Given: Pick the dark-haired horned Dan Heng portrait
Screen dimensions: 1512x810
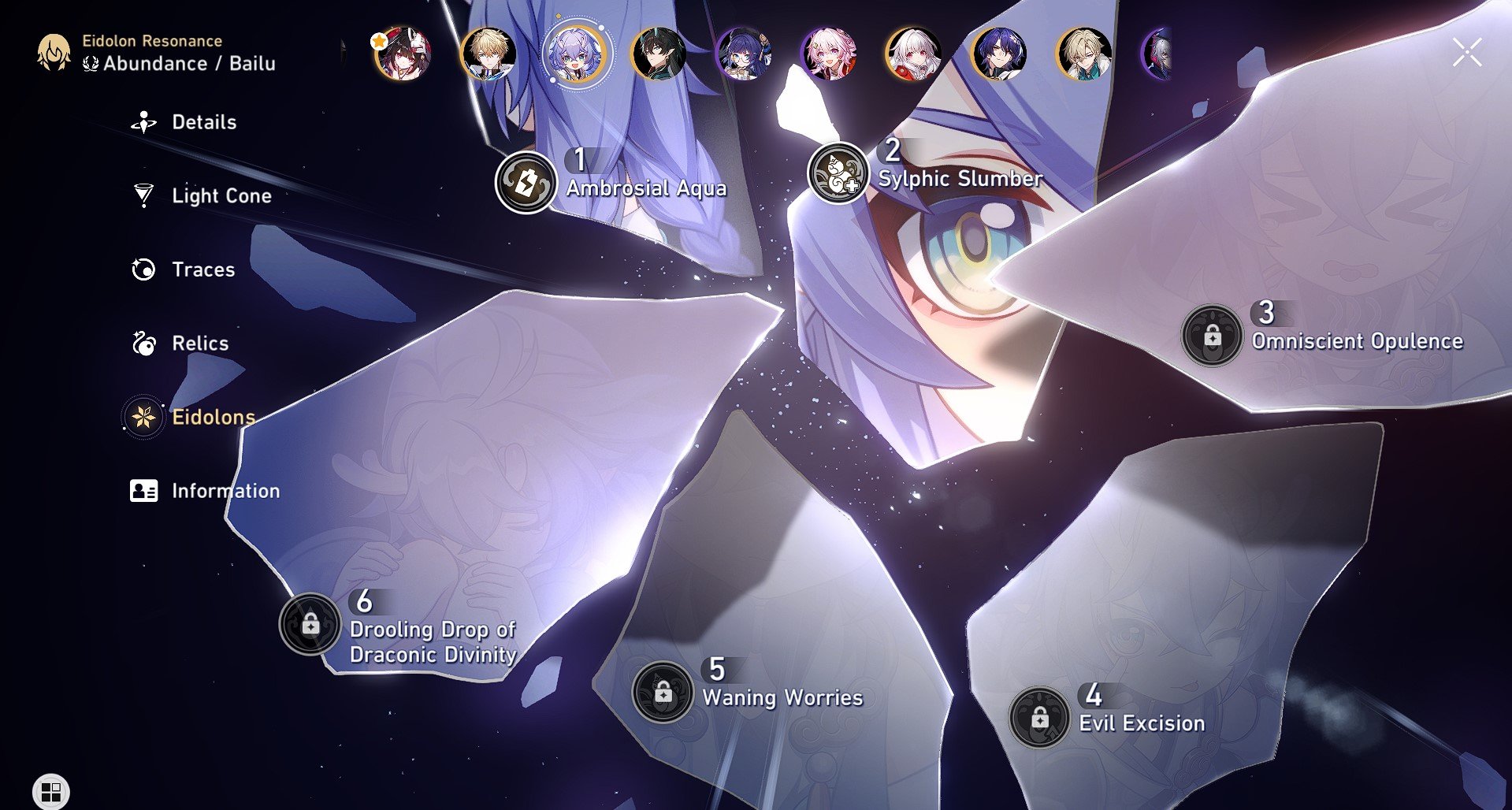Looking at the screenshot, I should (659, 54).
